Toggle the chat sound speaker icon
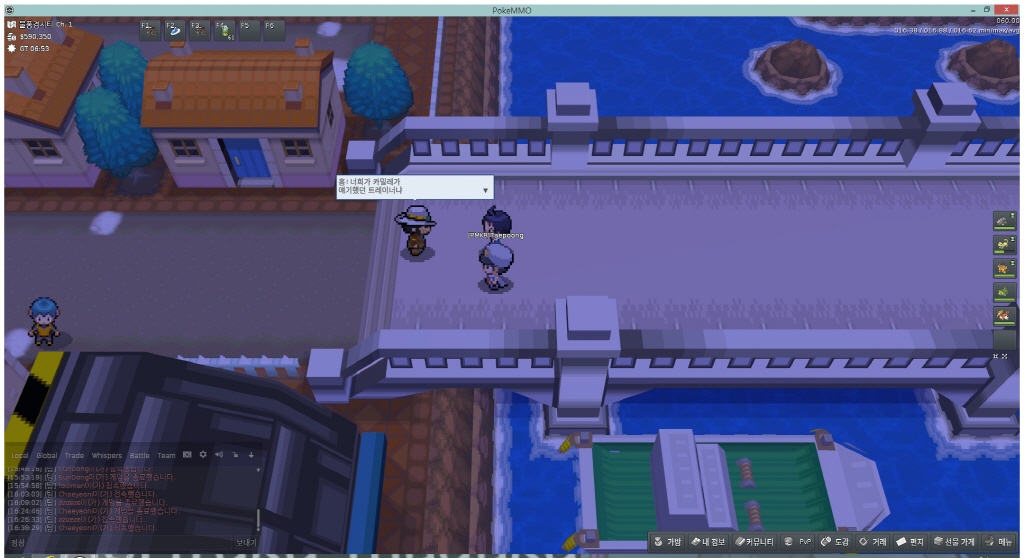1024x558 pixels. 219,455
